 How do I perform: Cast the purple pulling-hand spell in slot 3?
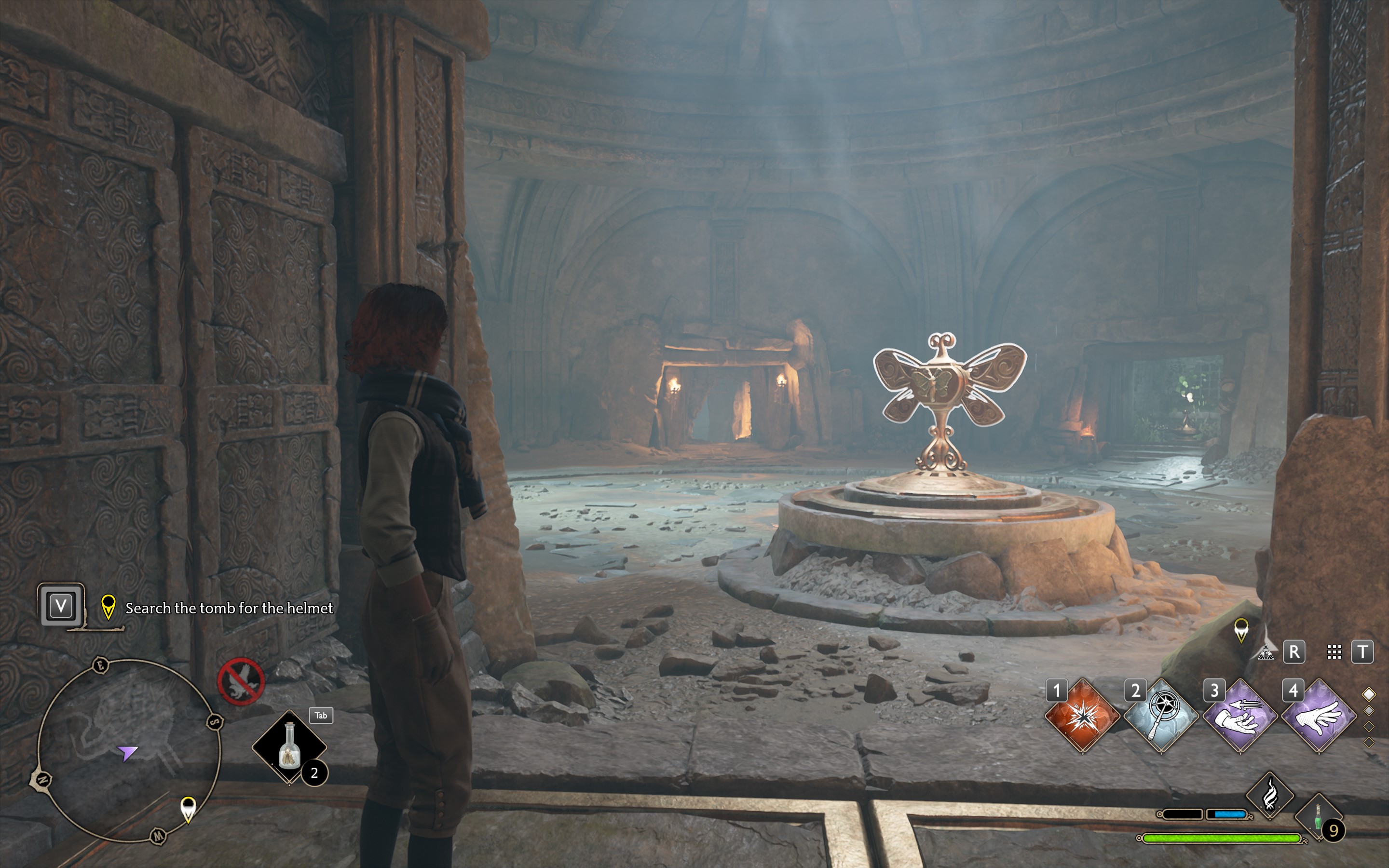[x=1240, y=716]
